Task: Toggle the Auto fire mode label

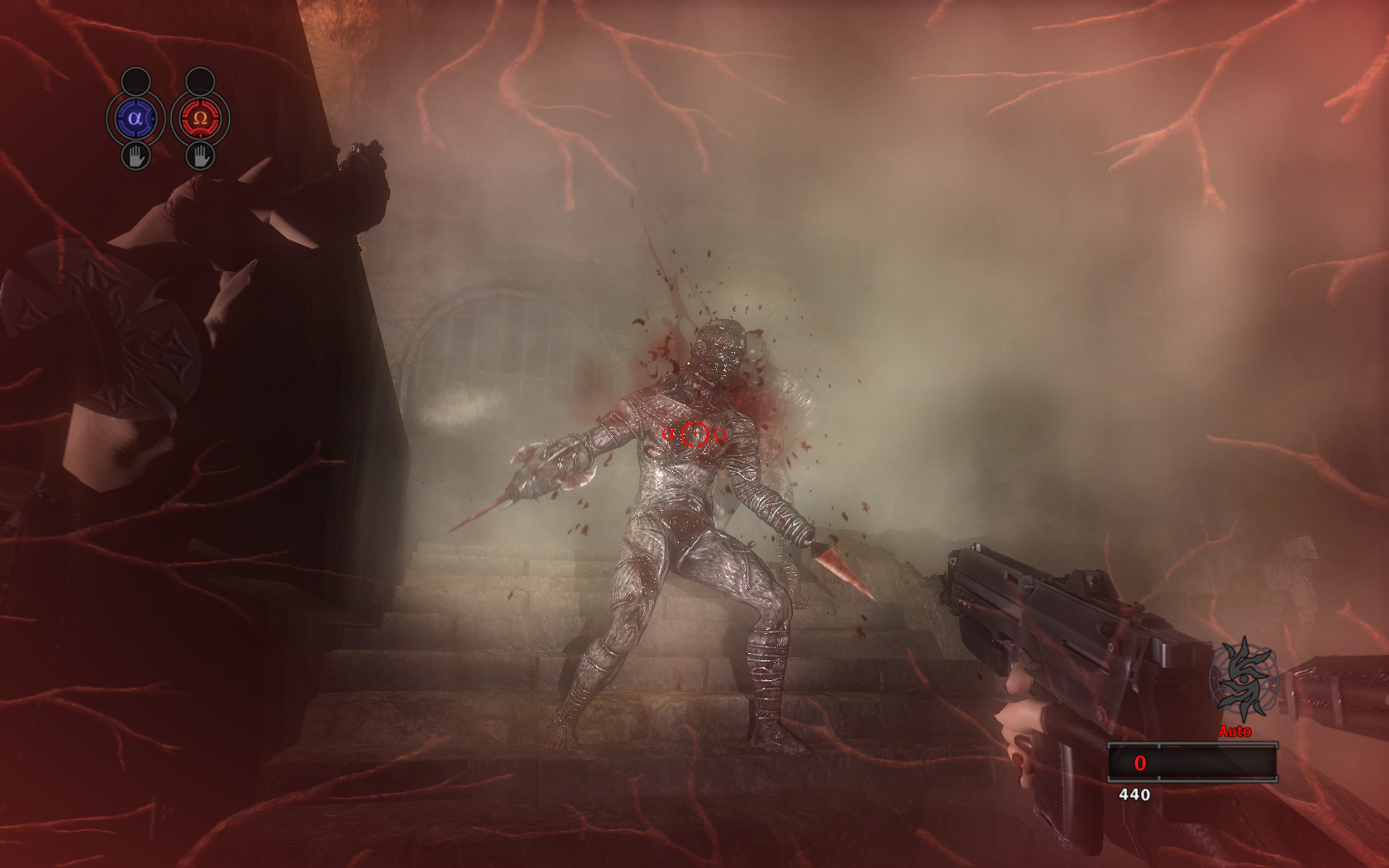Action: click(1234, 732)
